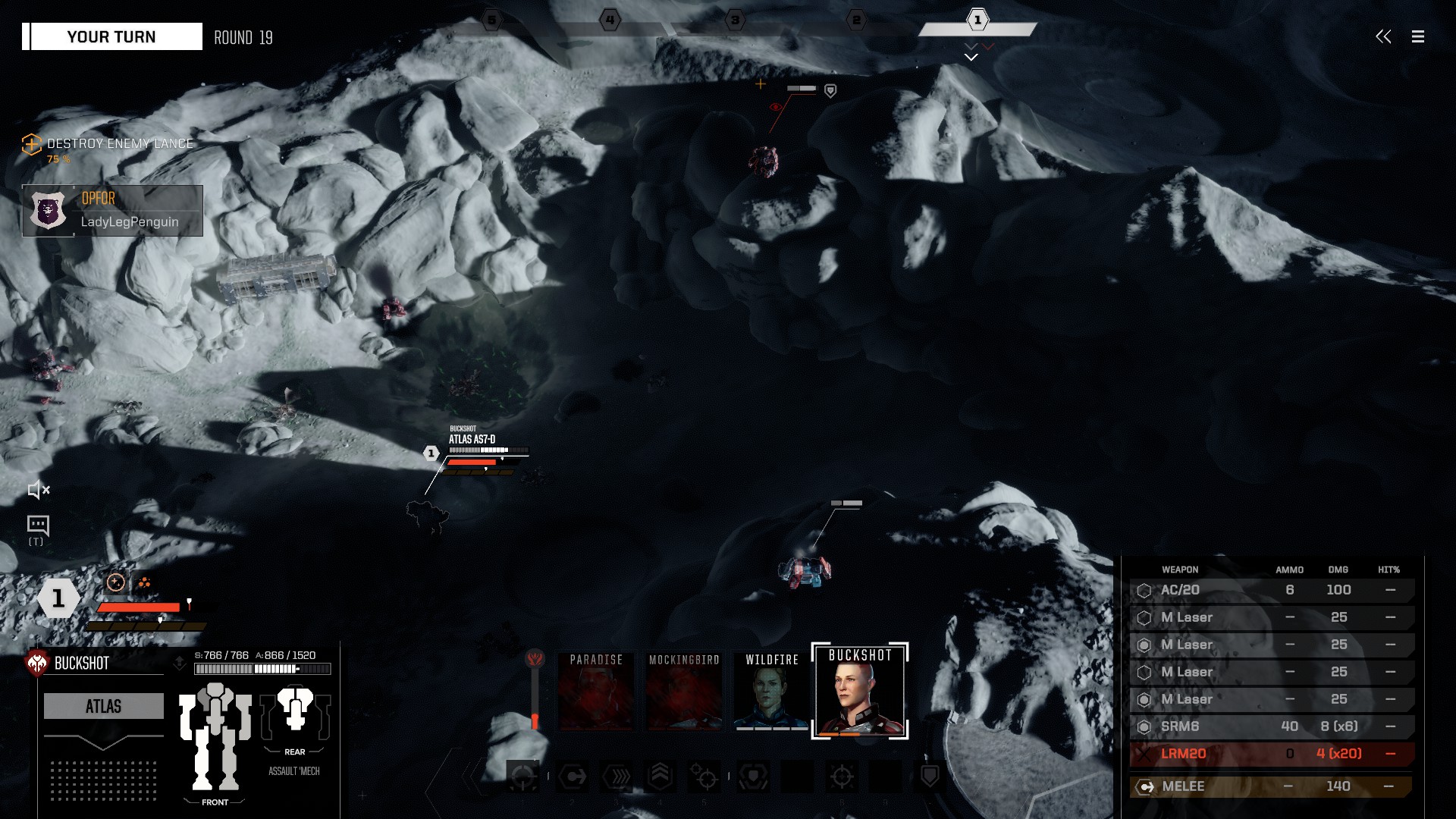The height and width of the screenshot is (819, 1456).
Task: Toggle the LRM20 weapon row
Action: pos(1271,754)
